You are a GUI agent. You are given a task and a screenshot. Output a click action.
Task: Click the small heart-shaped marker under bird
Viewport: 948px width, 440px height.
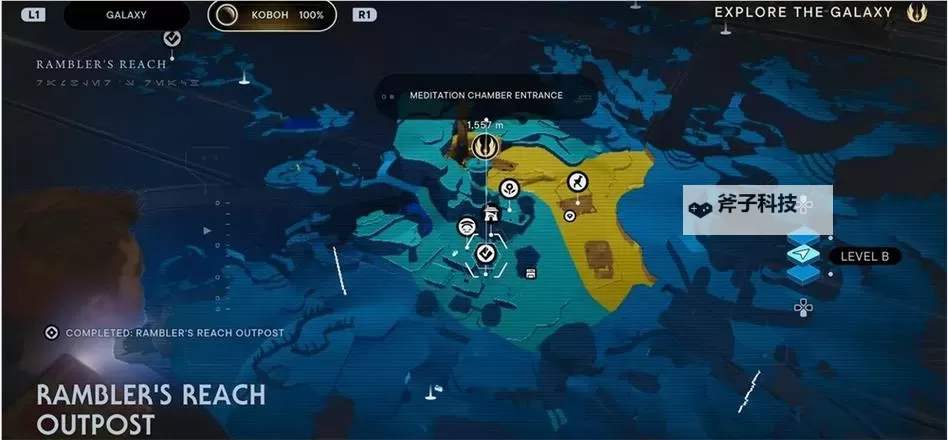[x=569, y=214]
